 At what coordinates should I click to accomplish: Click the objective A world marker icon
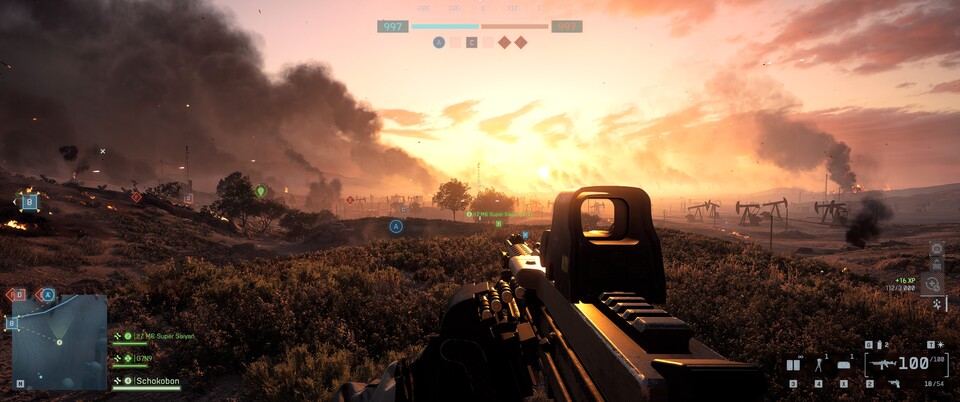(x=396, y=227)
